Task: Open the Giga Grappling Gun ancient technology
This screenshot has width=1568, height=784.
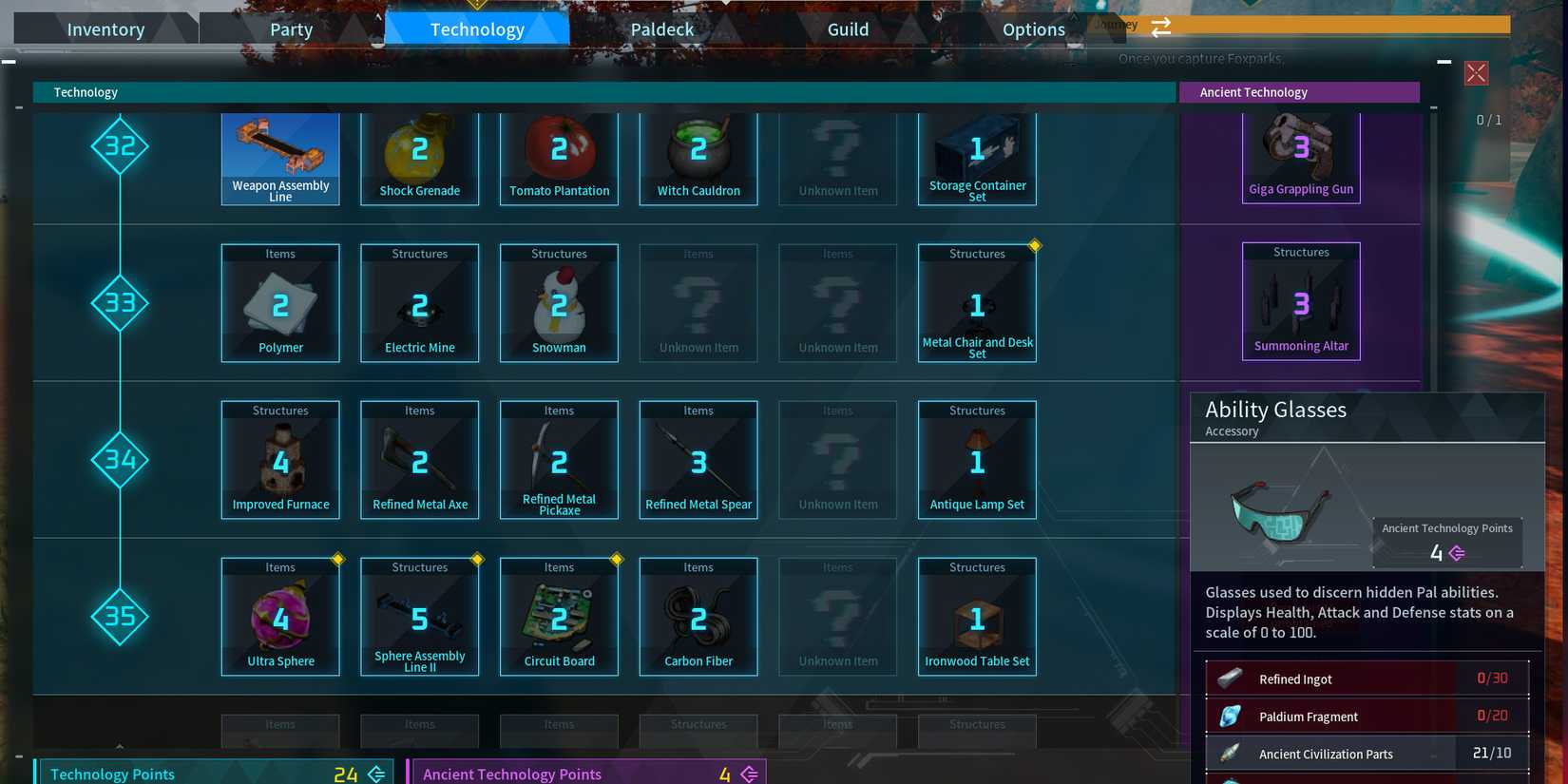Action: click(1301, 157)
